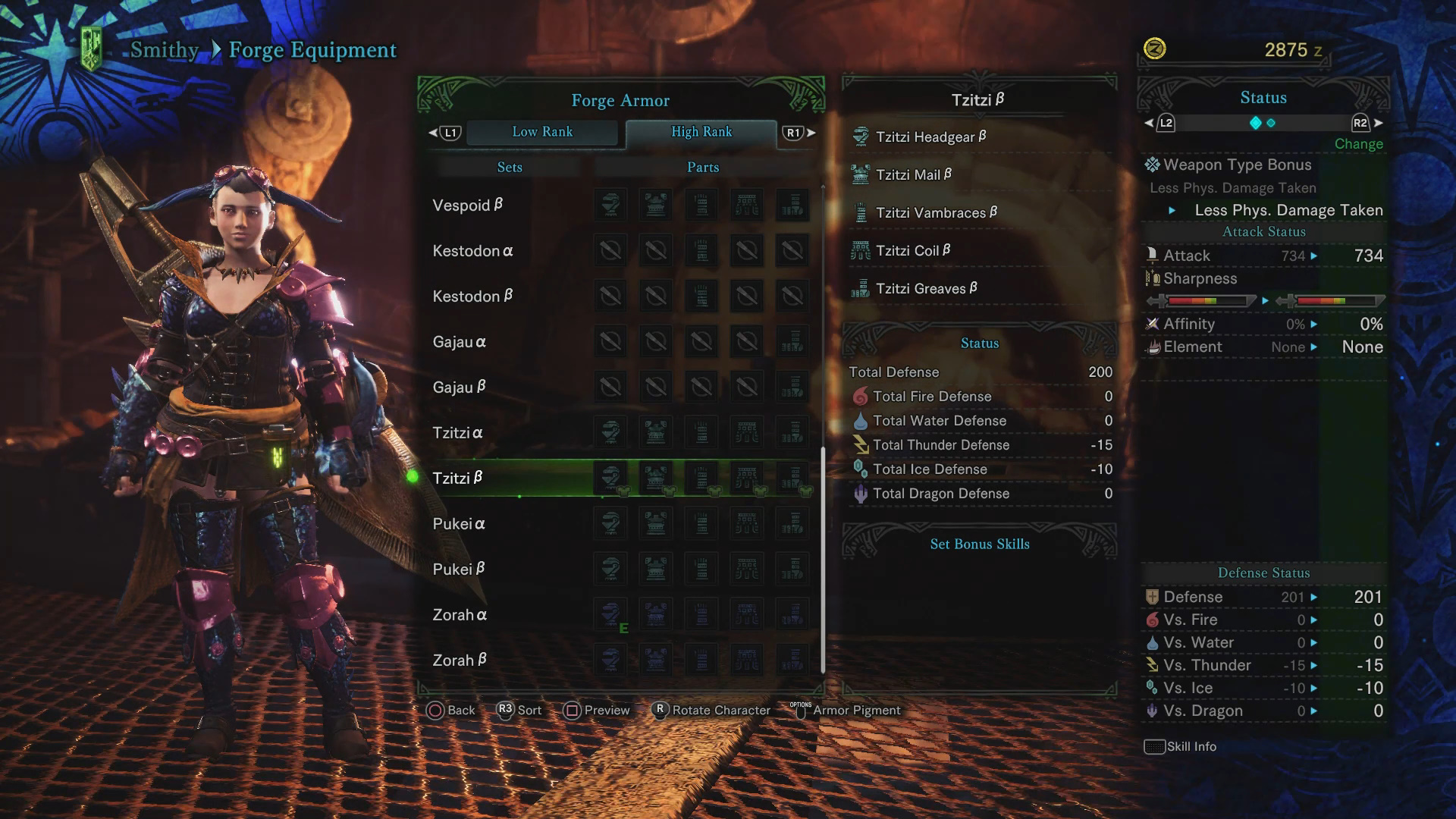Open the Parts tab
Image resolution: width=1456 pixels, height=819 pixels.
point(701,167)
